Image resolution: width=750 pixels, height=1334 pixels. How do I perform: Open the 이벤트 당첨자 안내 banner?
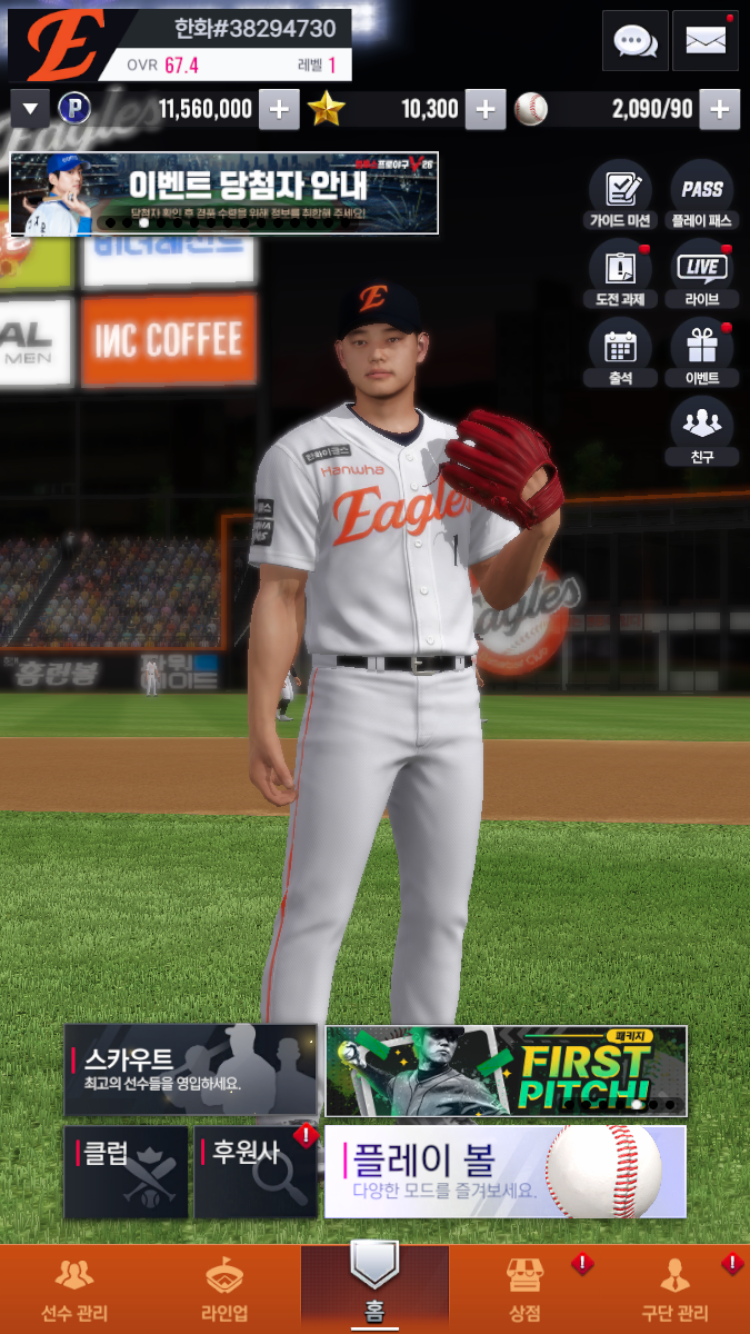[224, 192]
